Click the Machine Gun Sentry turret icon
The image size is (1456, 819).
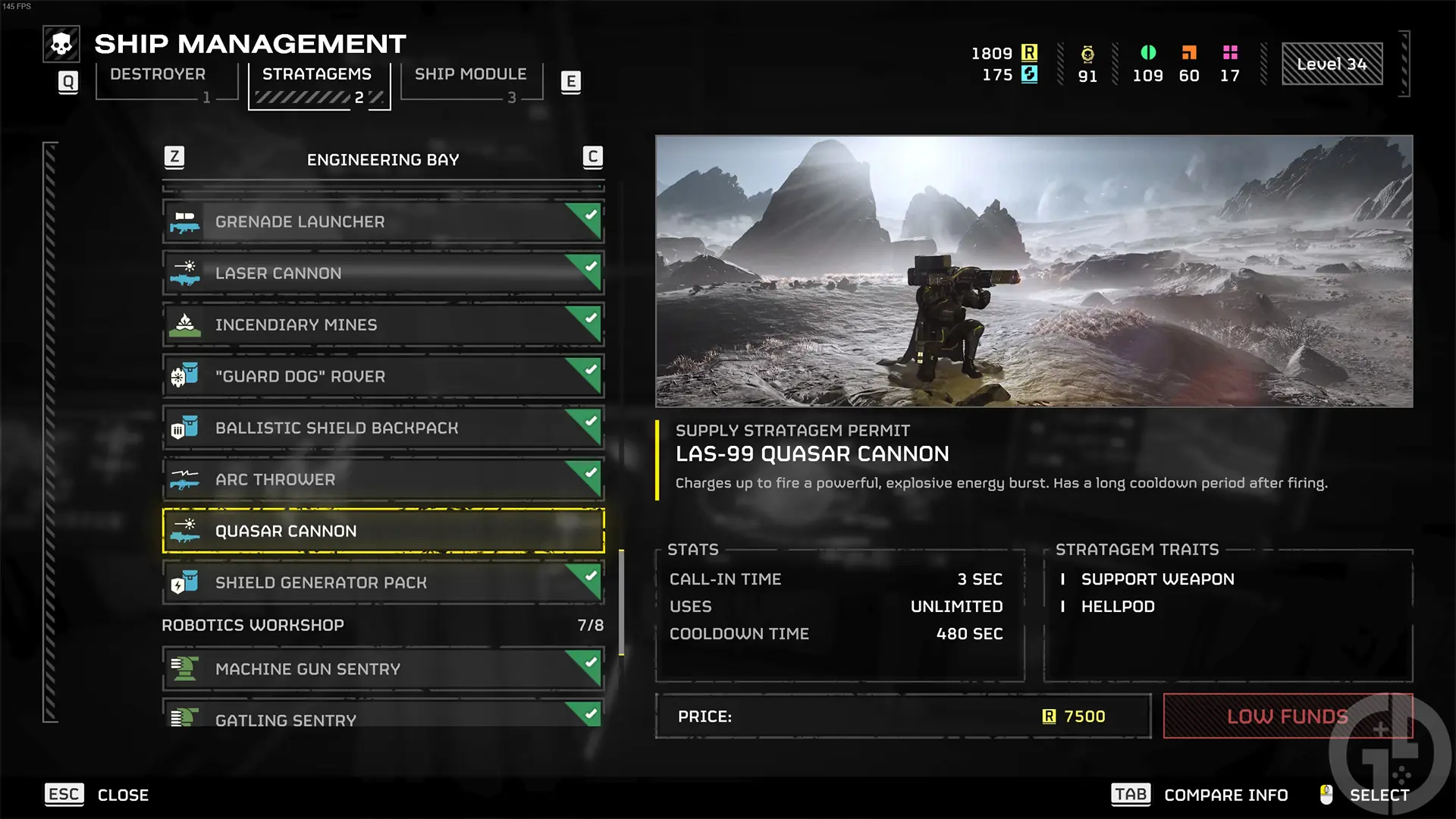(184, 669)
